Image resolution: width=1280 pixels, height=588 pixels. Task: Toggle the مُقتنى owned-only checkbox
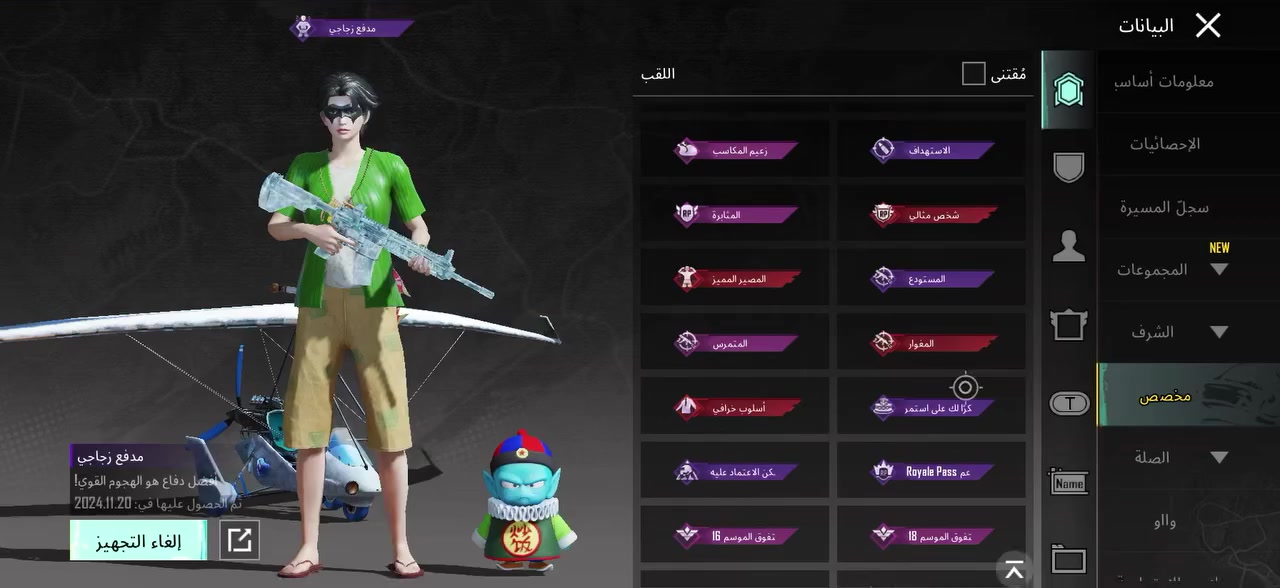973,74
